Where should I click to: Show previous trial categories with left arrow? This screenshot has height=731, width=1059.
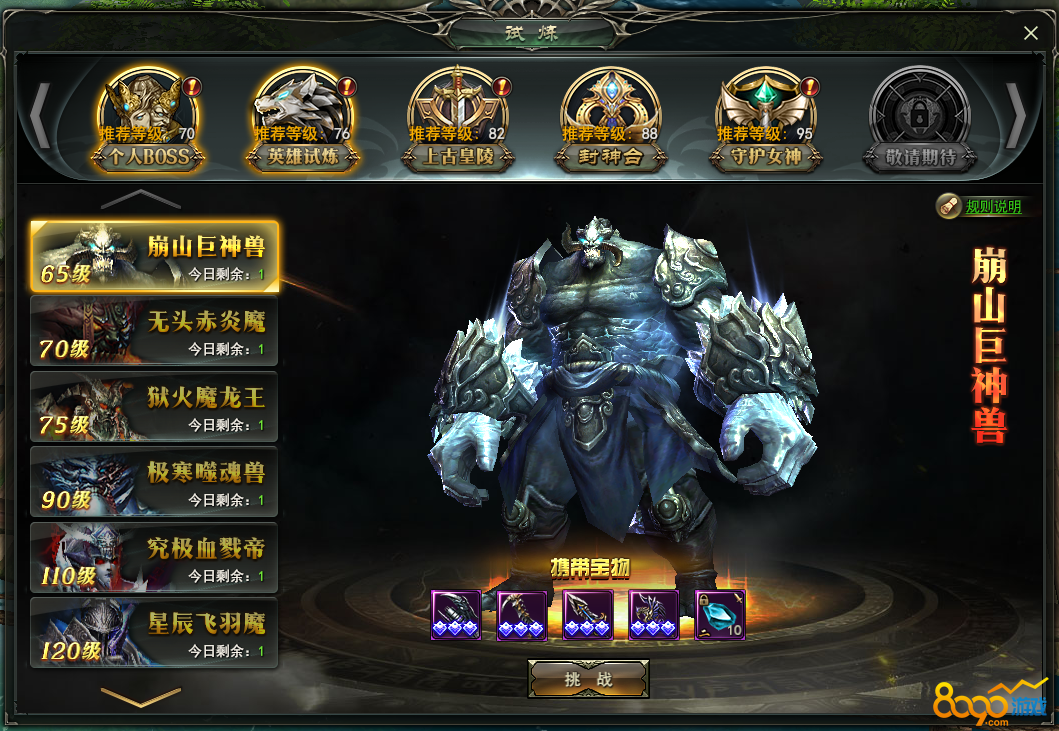pyautogui.click(x=40, y=116)
